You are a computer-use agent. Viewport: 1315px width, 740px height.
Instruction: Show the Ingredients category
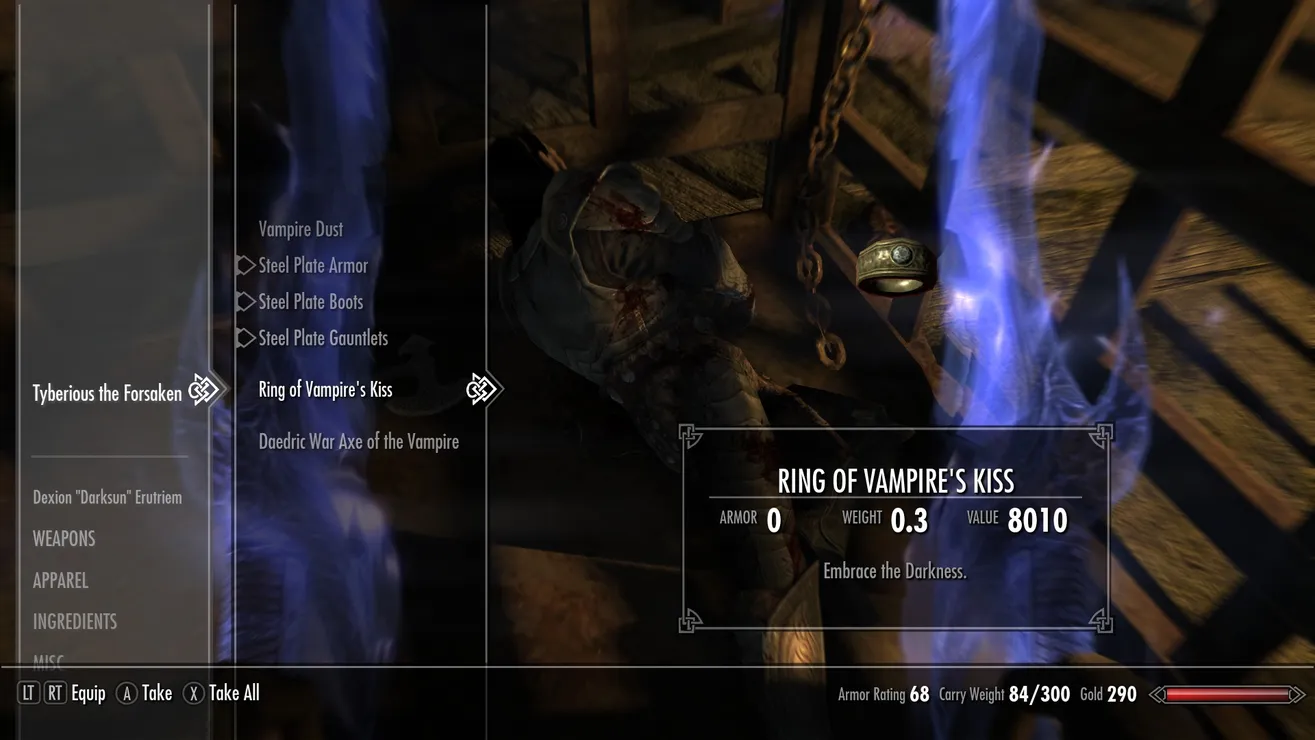click(75, 621)
